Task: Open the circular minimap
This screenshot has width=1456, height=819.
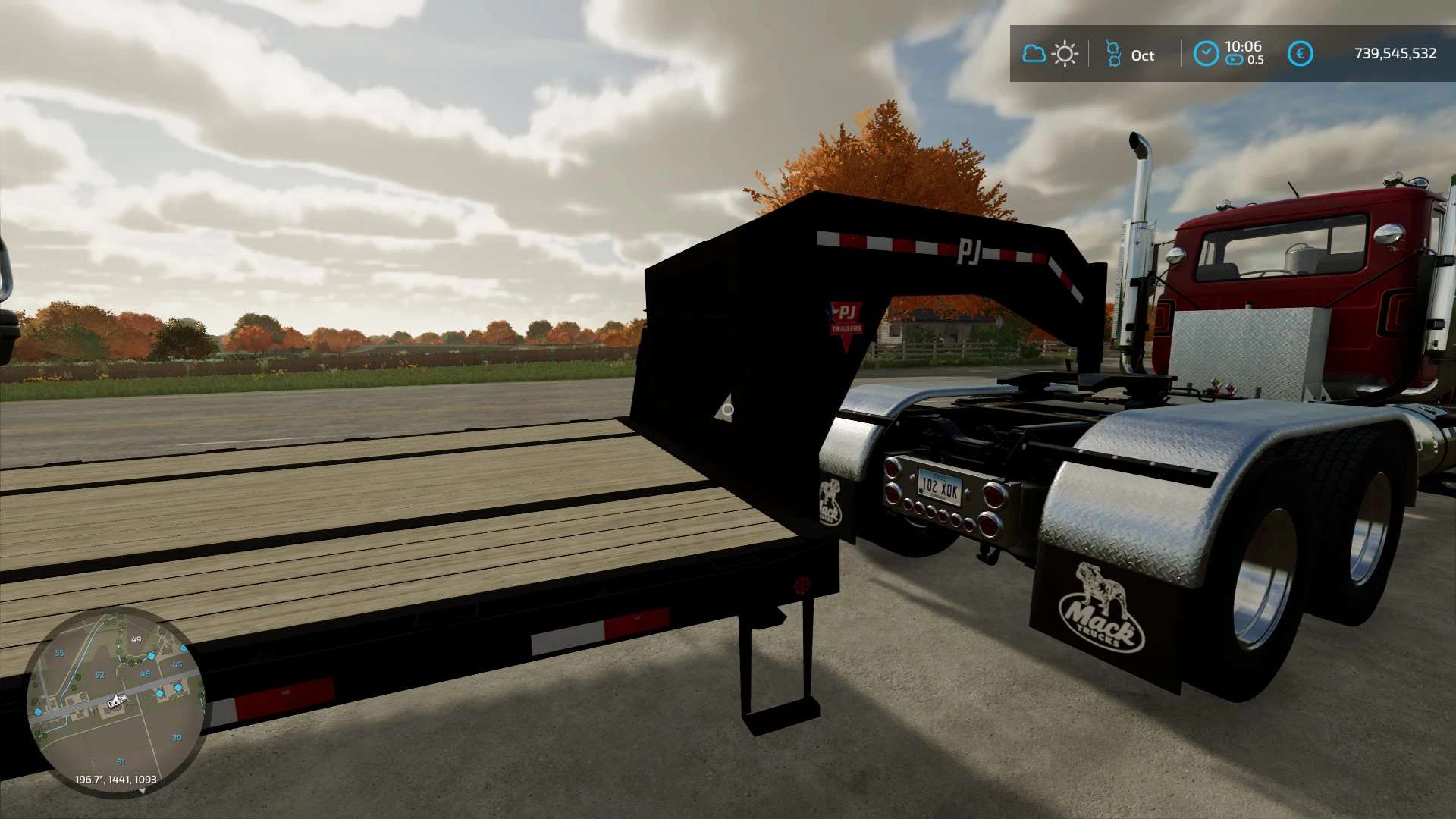Action: pos(115,702)
